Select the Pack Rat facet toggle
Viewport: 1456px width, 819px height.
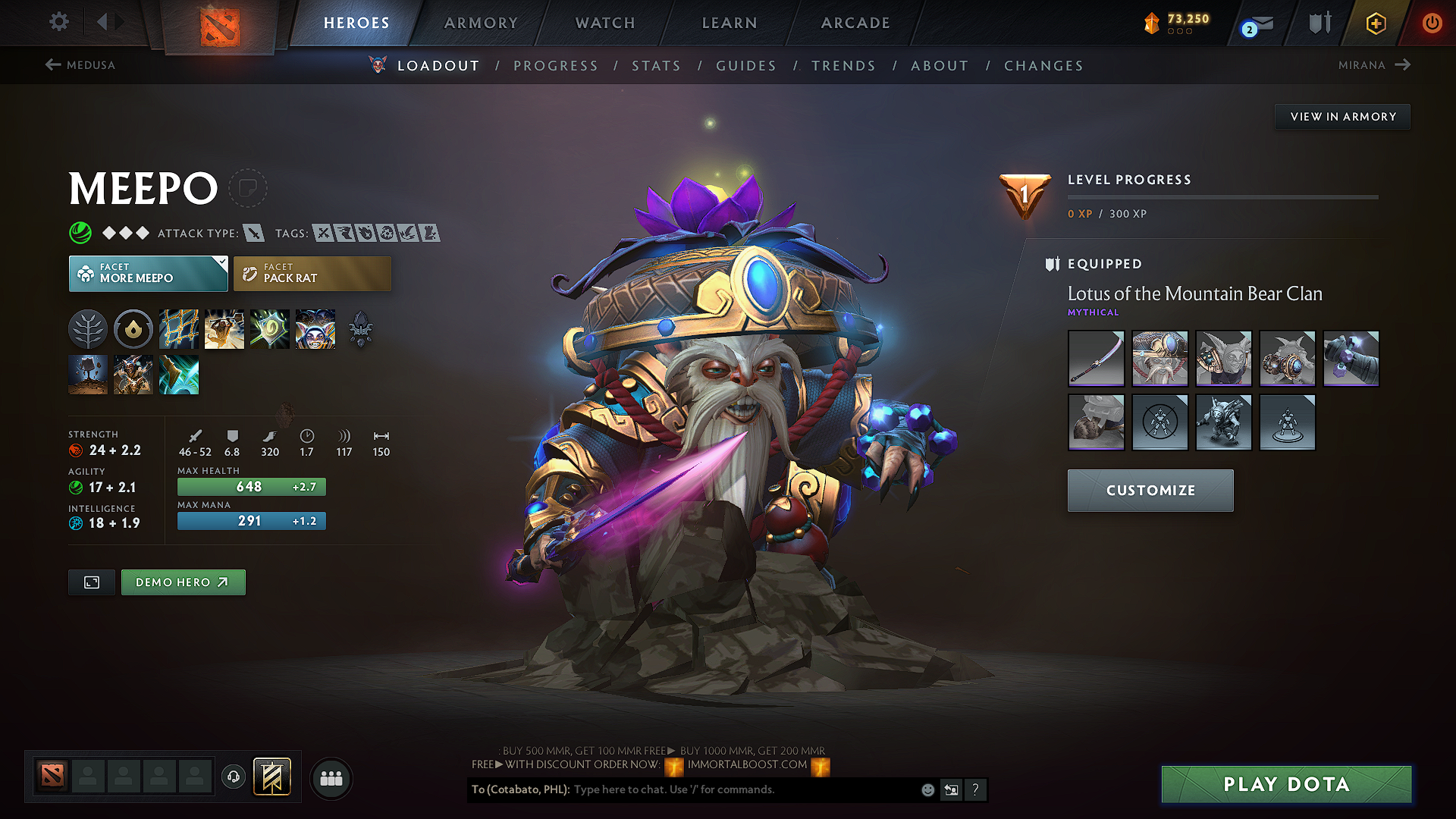pyautogui.click(x=312, y=273)
